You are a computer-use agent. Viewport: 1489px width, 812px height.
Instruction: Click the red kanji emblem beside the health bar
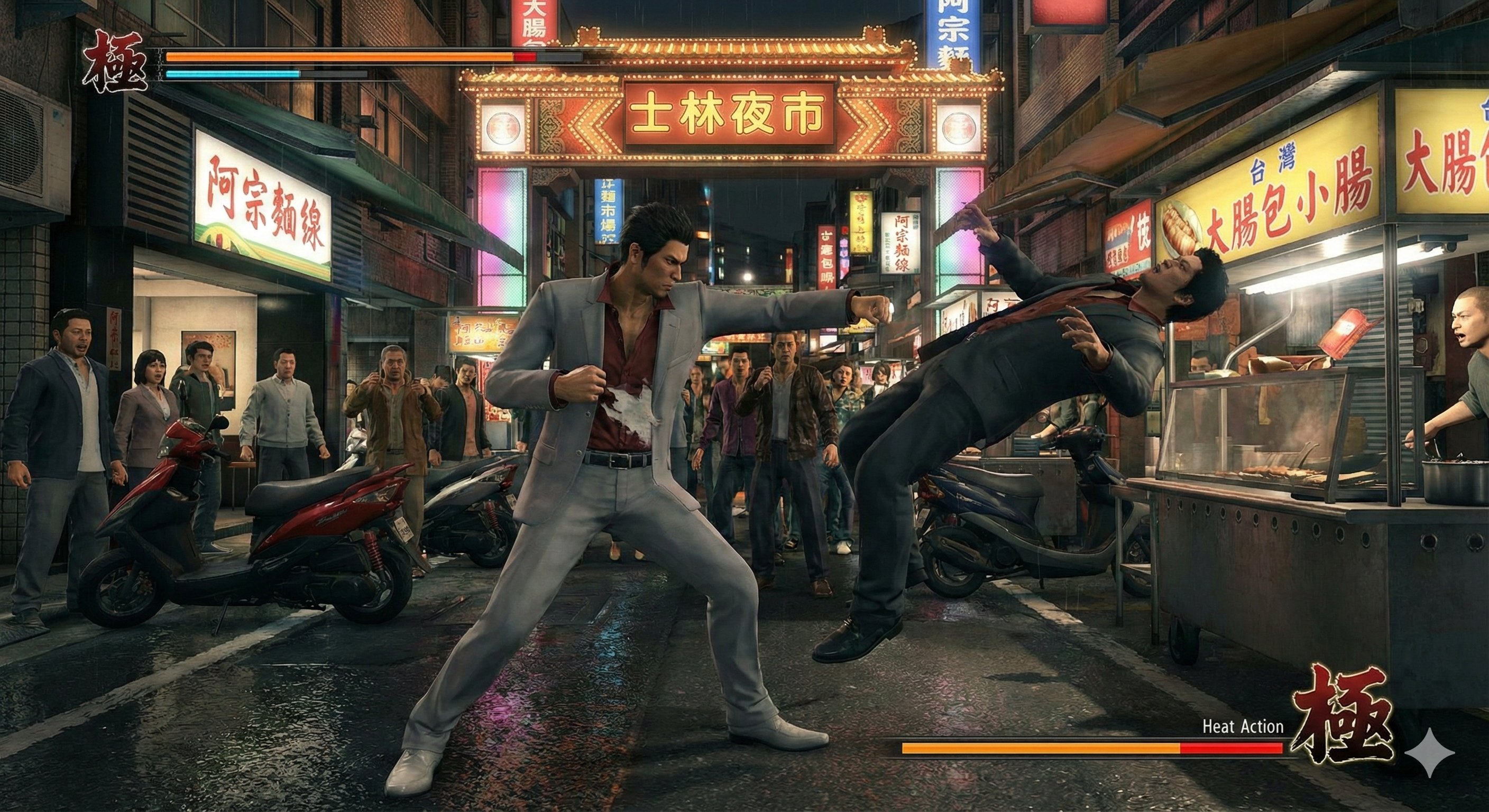(115, 62)
